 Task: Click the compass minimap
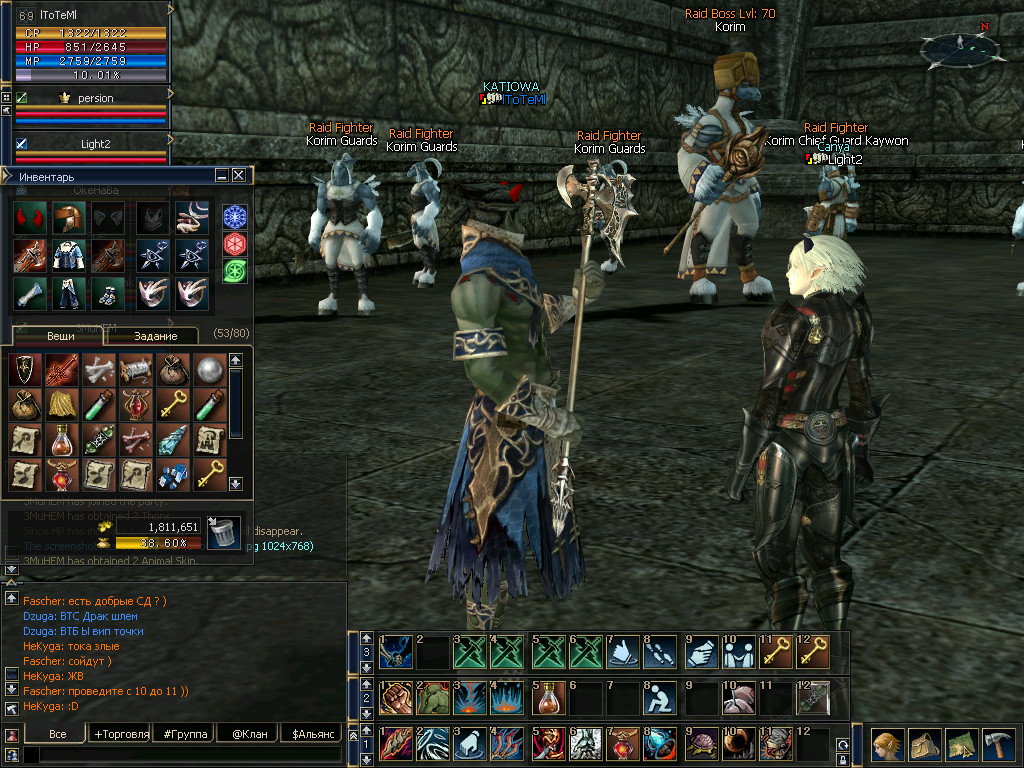pyautogui.click(x=956, y=47)
